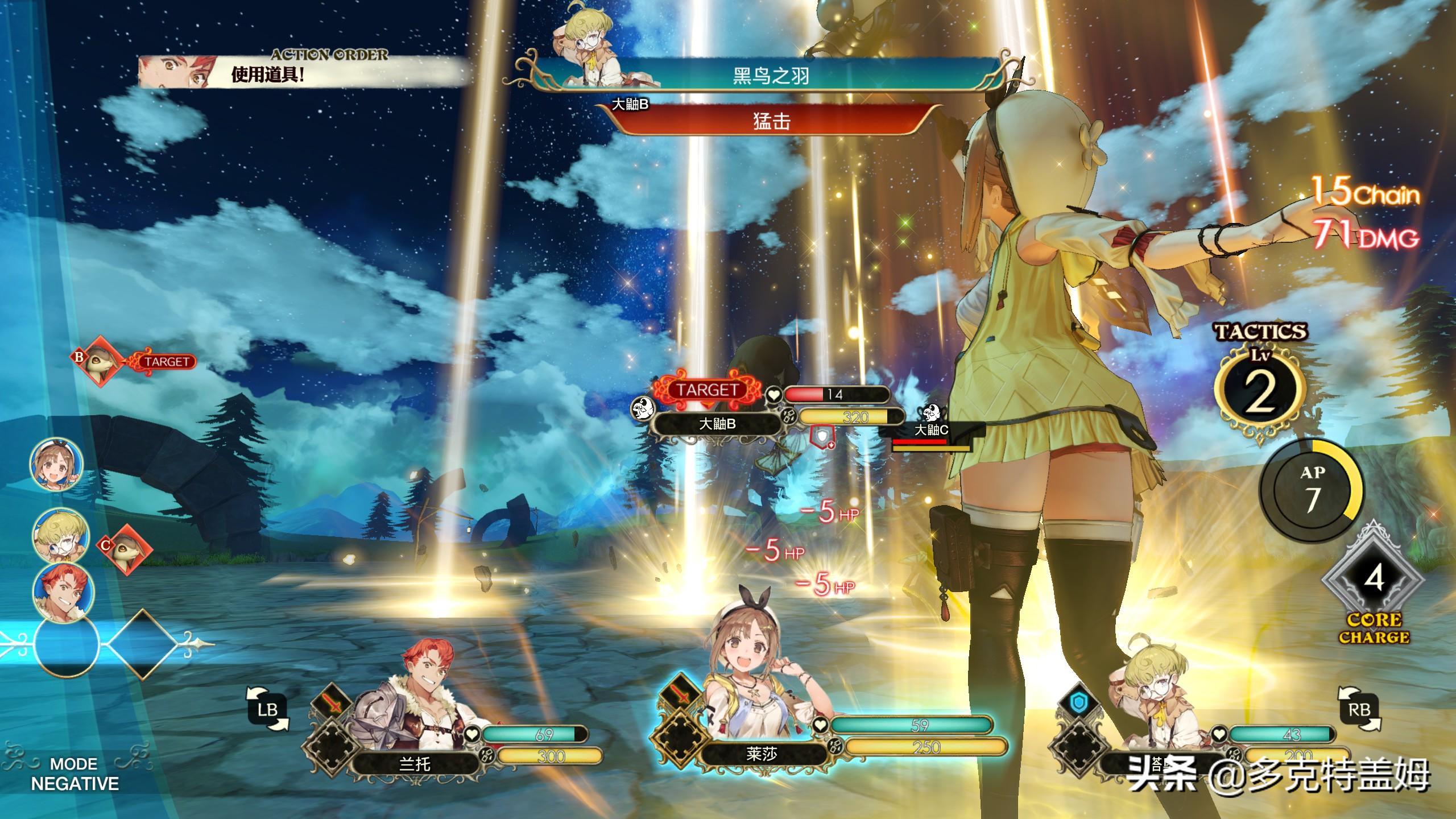Target enemy 大鼬B nameplate
The width and height of the screenshot is (1456, 819).
coord(717,424)
